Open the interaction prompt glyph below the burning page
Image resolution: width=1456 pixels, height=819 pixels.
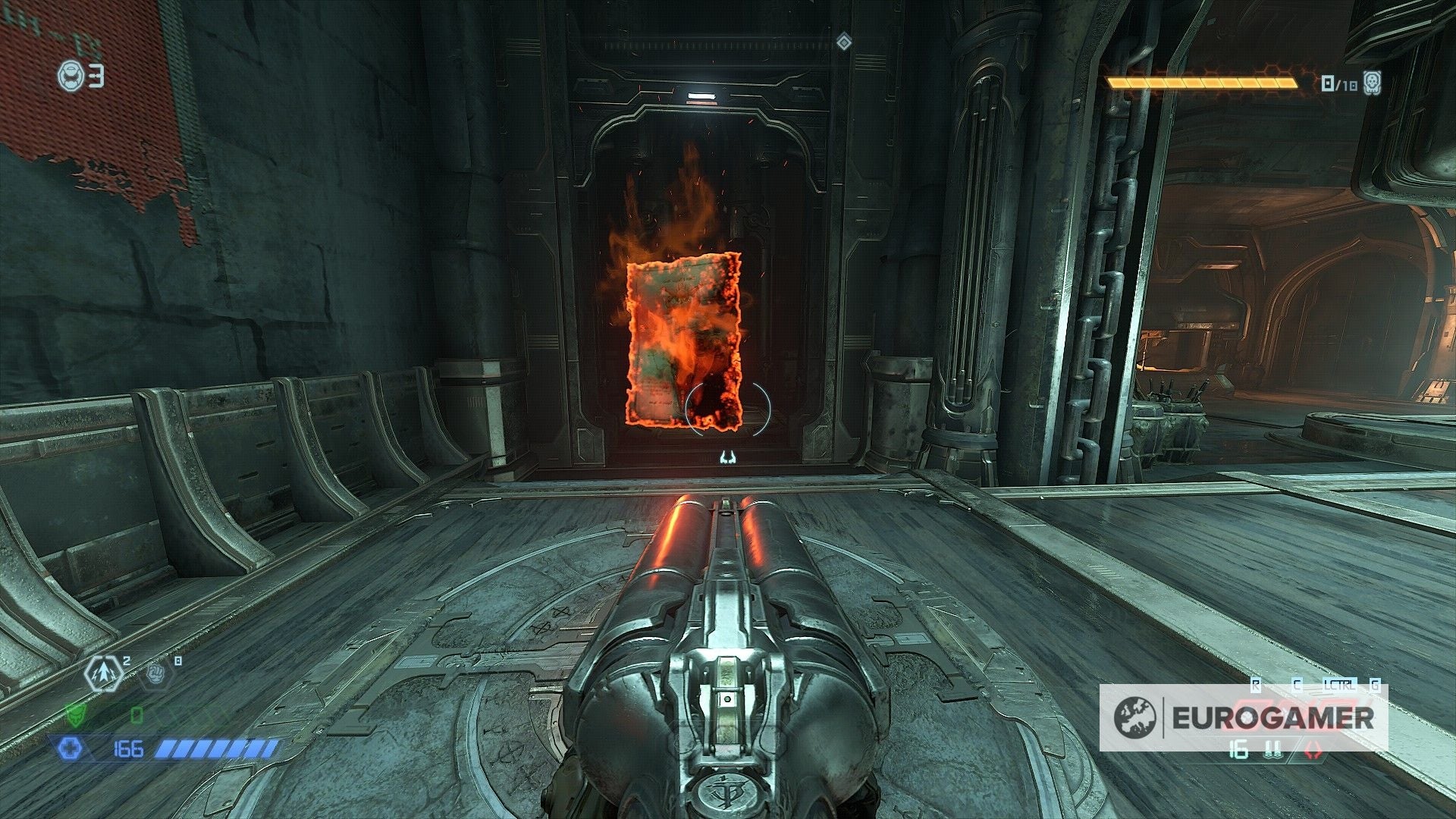pyautogui.click(x=728, y=456)
